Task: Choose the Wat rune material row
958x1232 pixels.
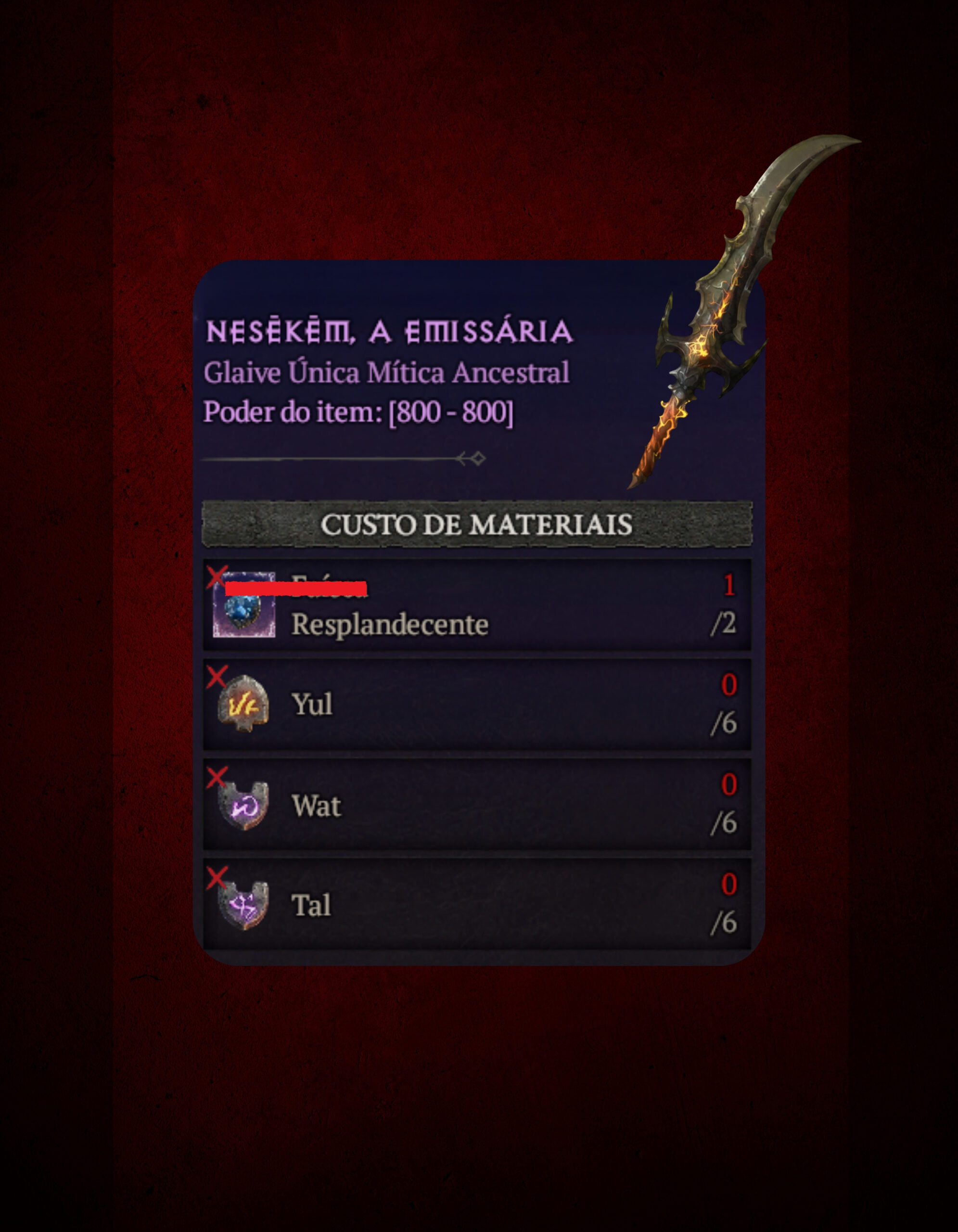Action: pos(476,805)
